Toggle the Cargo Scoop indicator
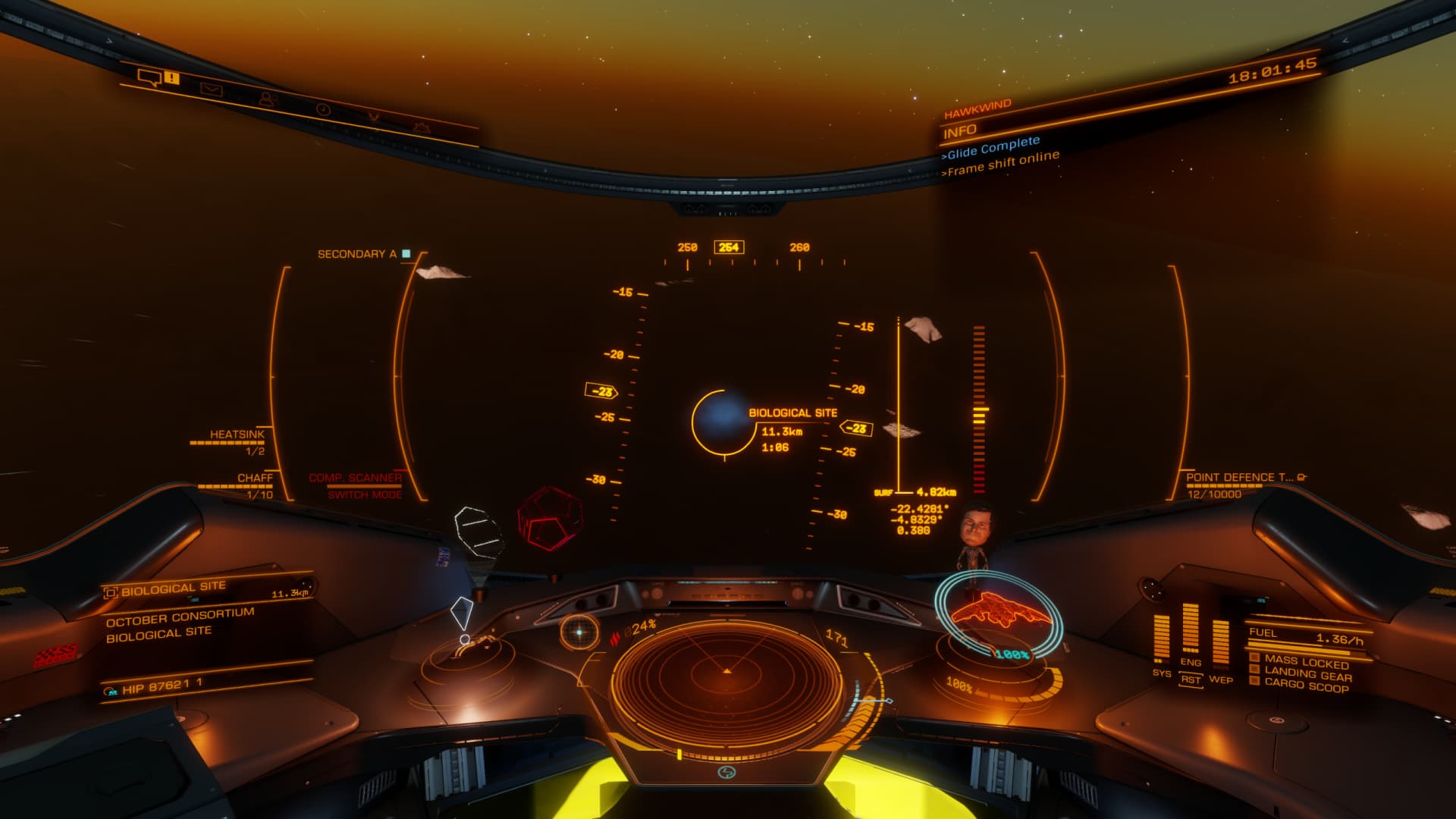Viewport: 1456px width, 819px height. [1306, 686]
